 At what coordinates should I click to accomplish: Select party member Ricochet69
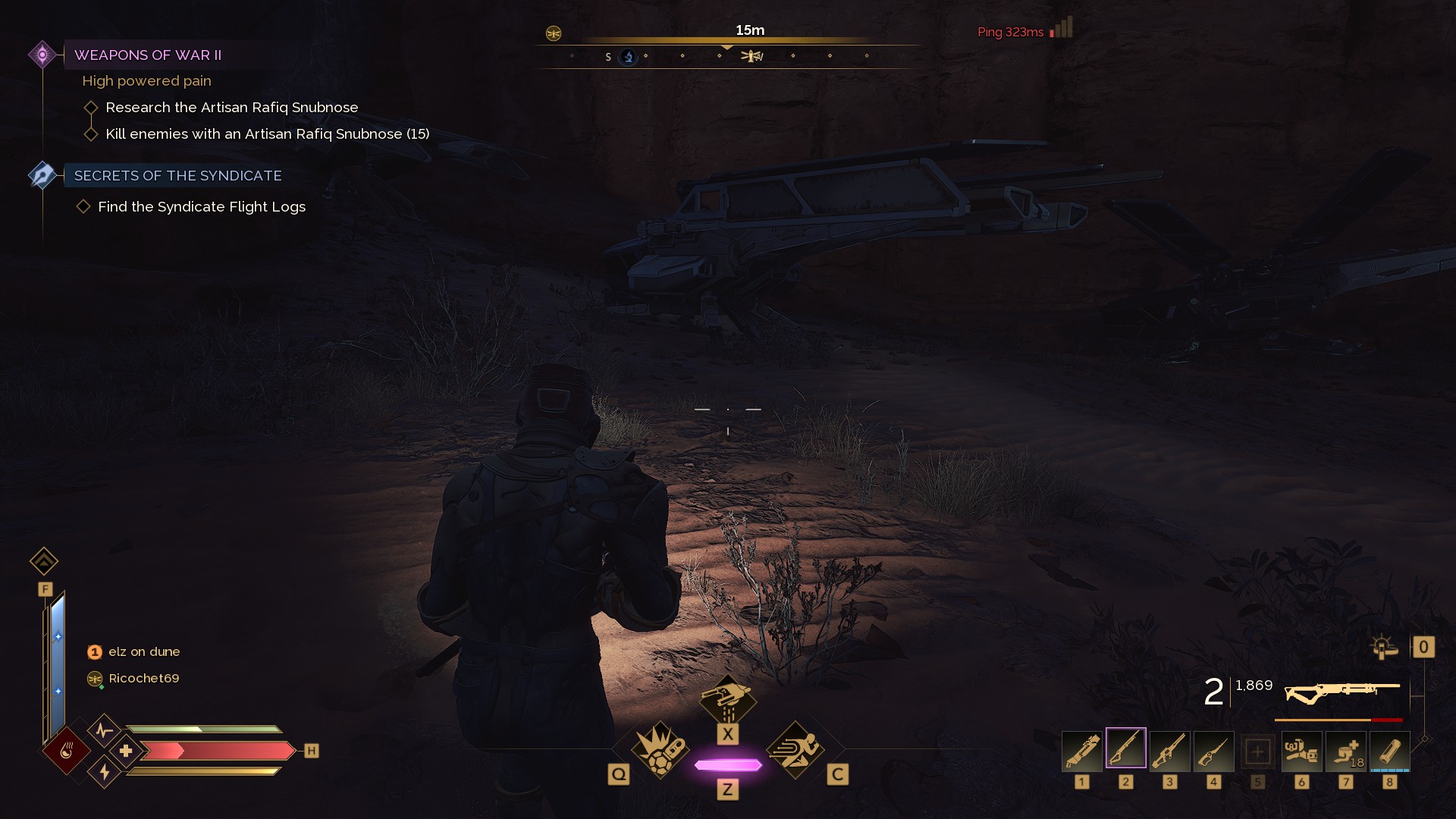143,679
